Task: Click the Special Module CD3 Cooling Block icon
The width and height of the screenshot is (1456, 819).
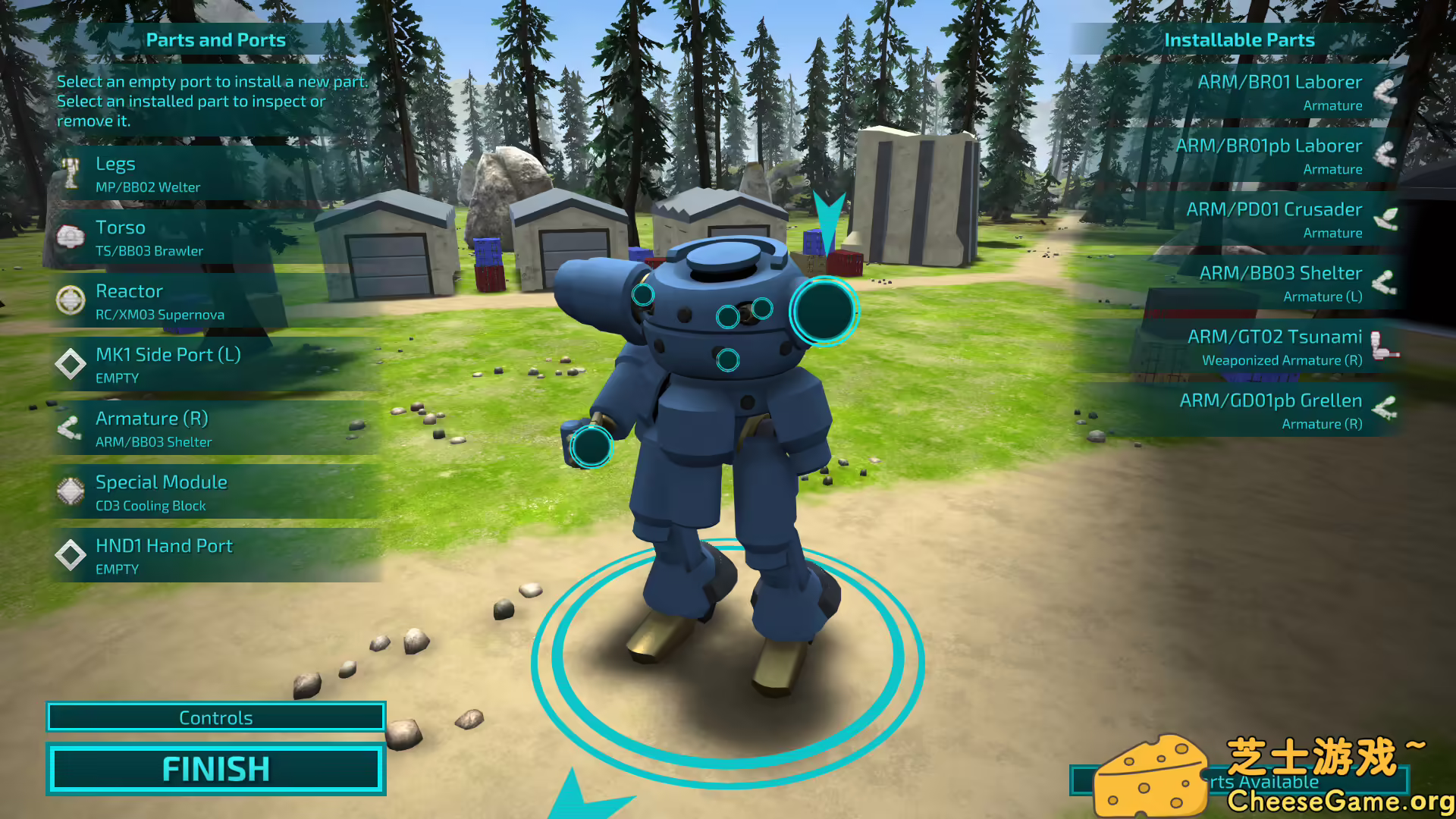Action: (72, 491)
